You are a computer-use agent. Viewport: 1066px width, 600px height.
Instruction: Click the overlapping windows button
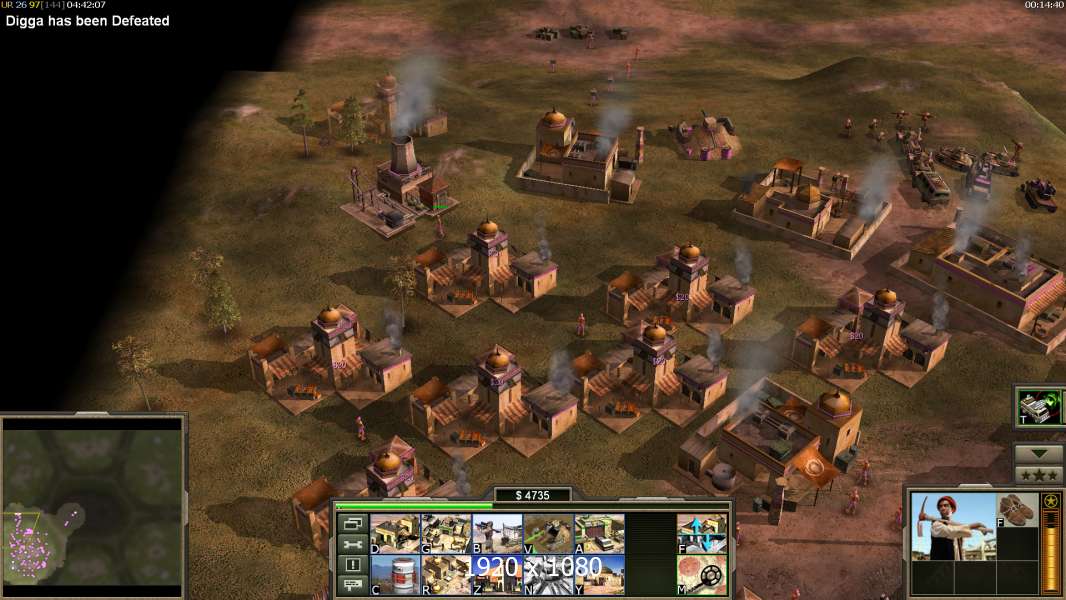point(351,523)
